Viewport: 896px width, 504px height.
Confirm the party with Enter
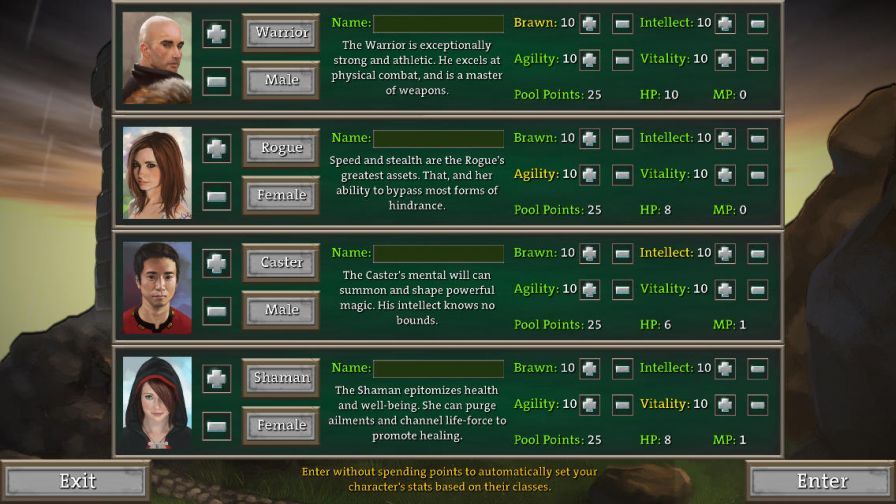click(x=821, y=481)
